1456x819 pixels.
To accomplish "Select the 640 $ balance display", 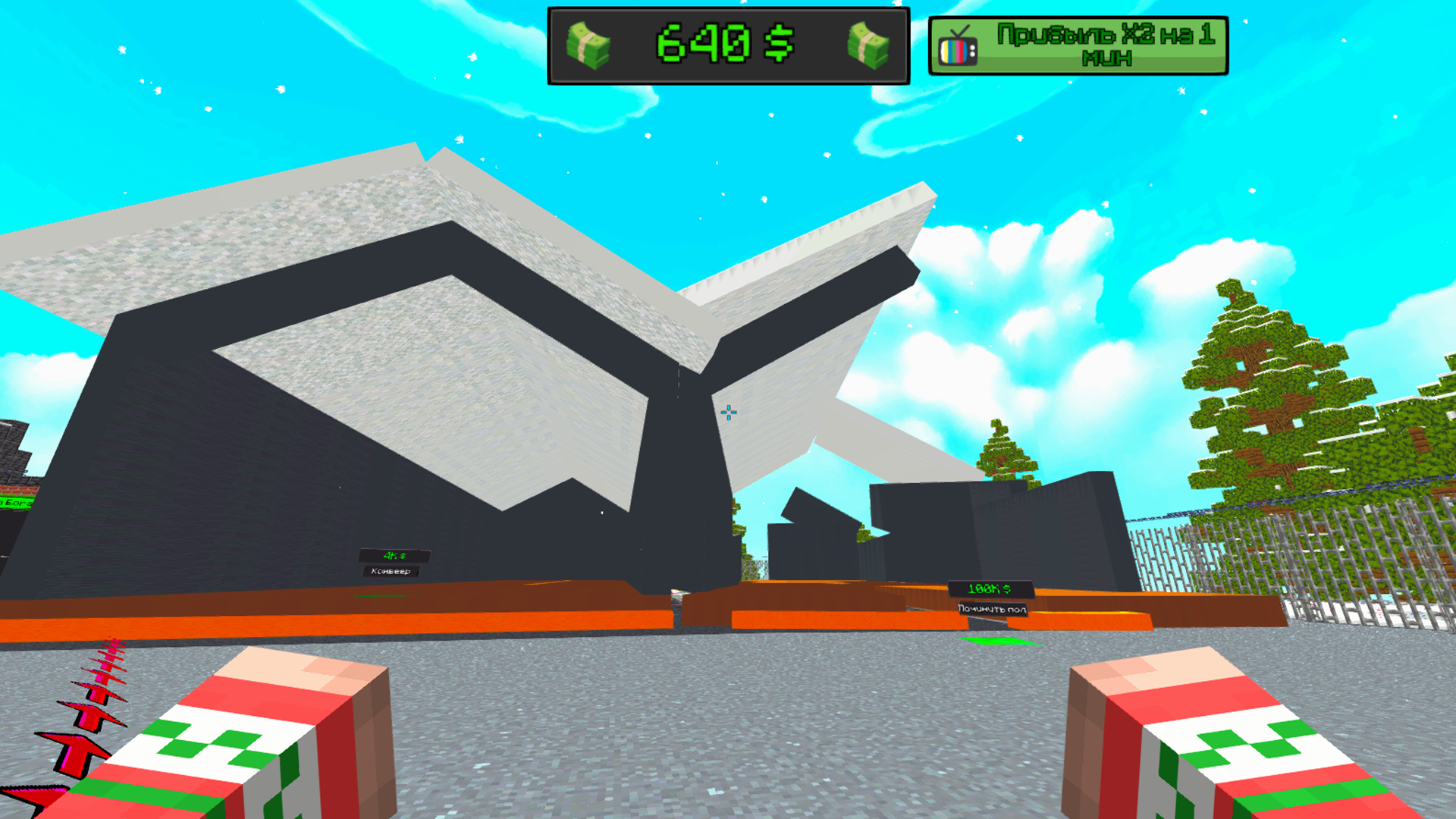I will [724, 44].
